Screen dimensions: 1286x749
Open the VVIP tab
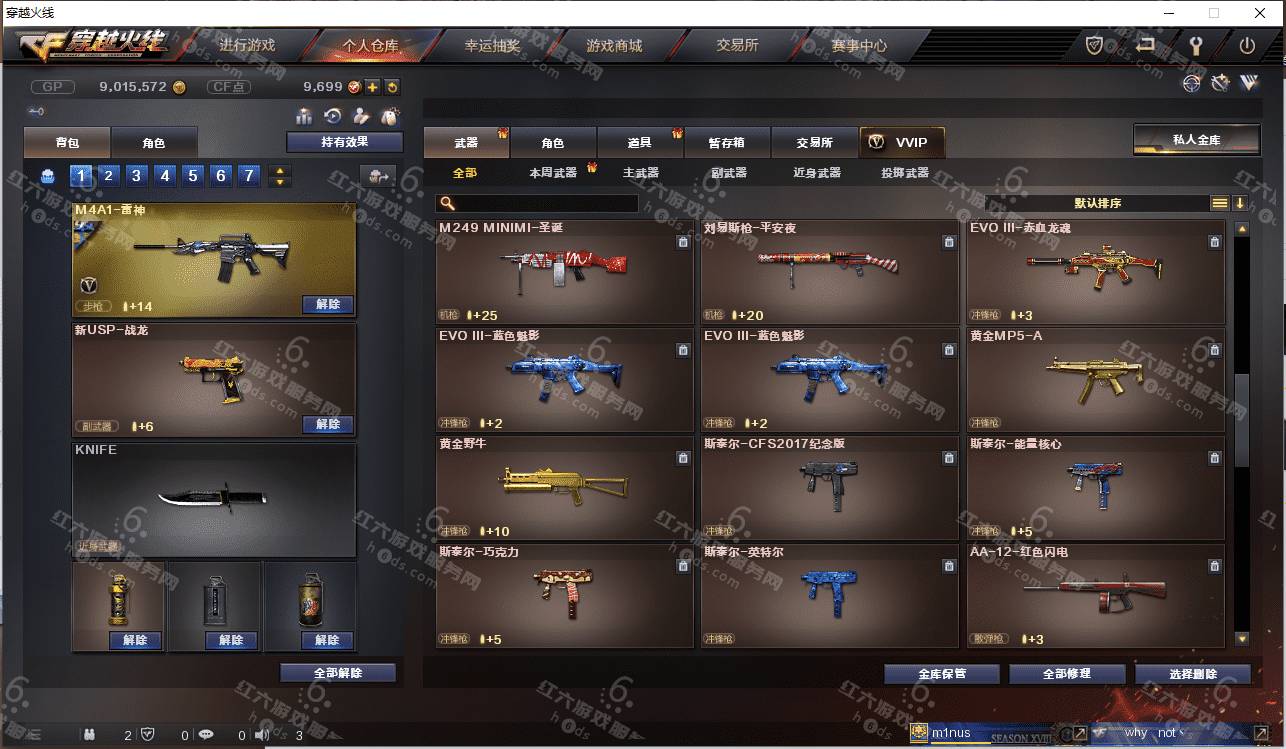901,143
